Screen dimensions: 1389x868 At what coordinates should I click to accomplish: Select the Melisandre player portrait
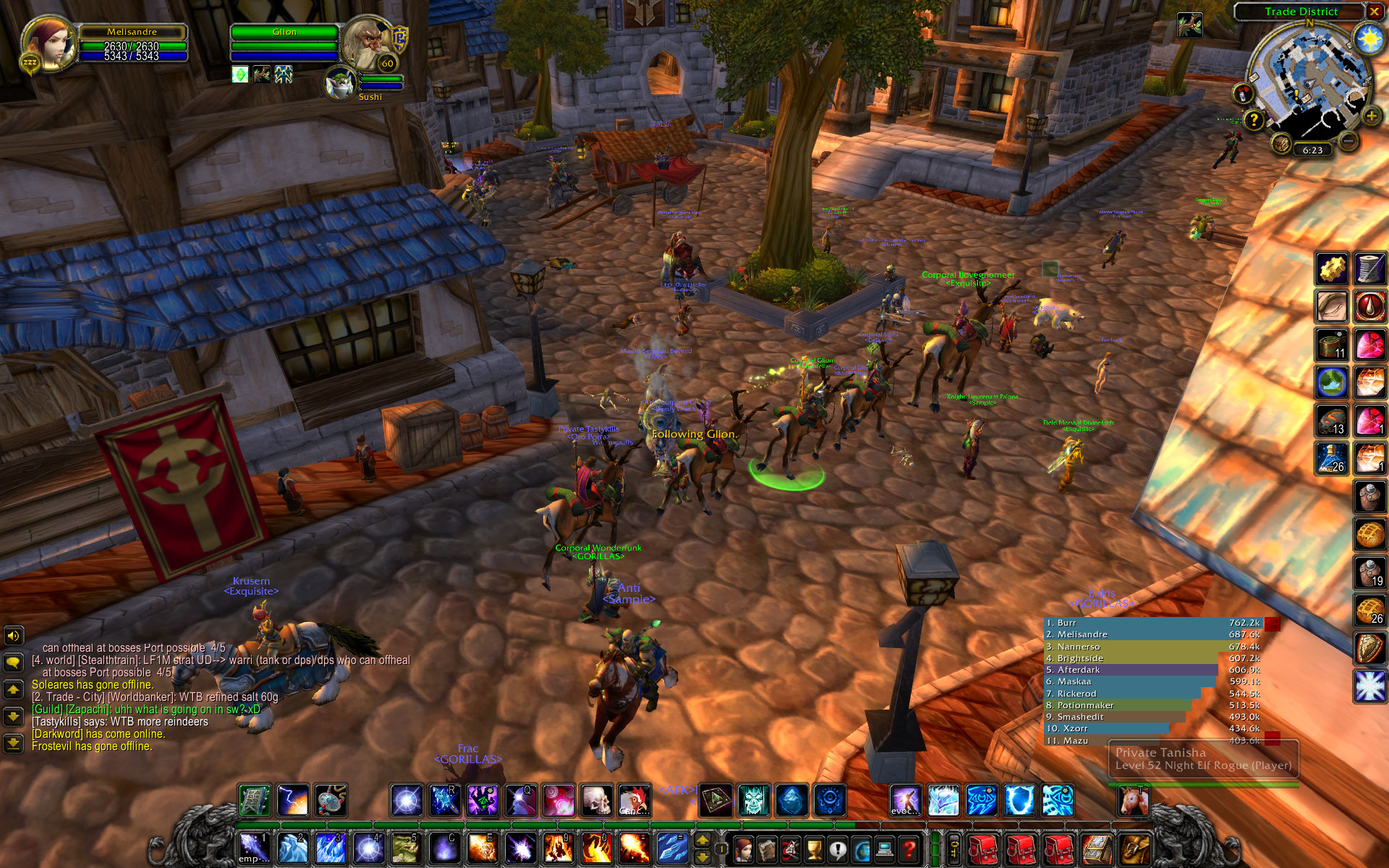[x=49, y=43]
